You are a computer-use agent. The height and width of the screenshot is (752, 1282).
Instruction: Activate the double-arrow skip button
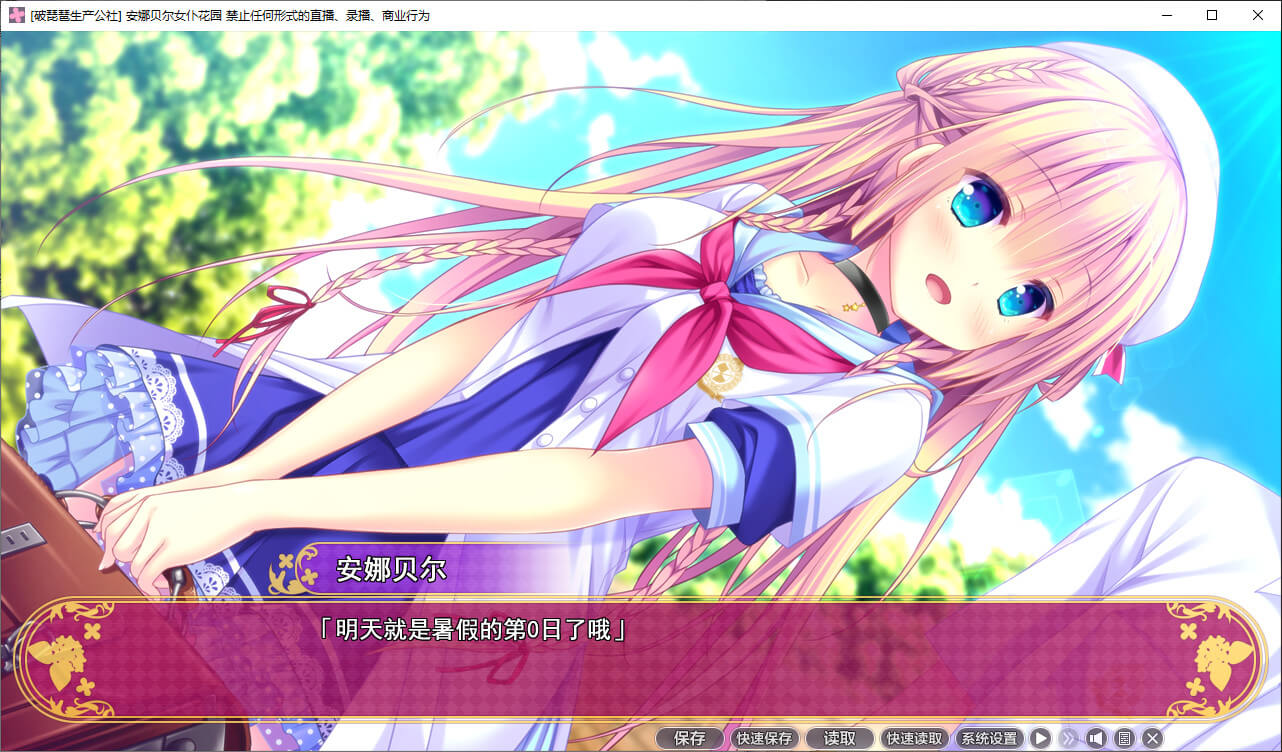pos(1069,738)
